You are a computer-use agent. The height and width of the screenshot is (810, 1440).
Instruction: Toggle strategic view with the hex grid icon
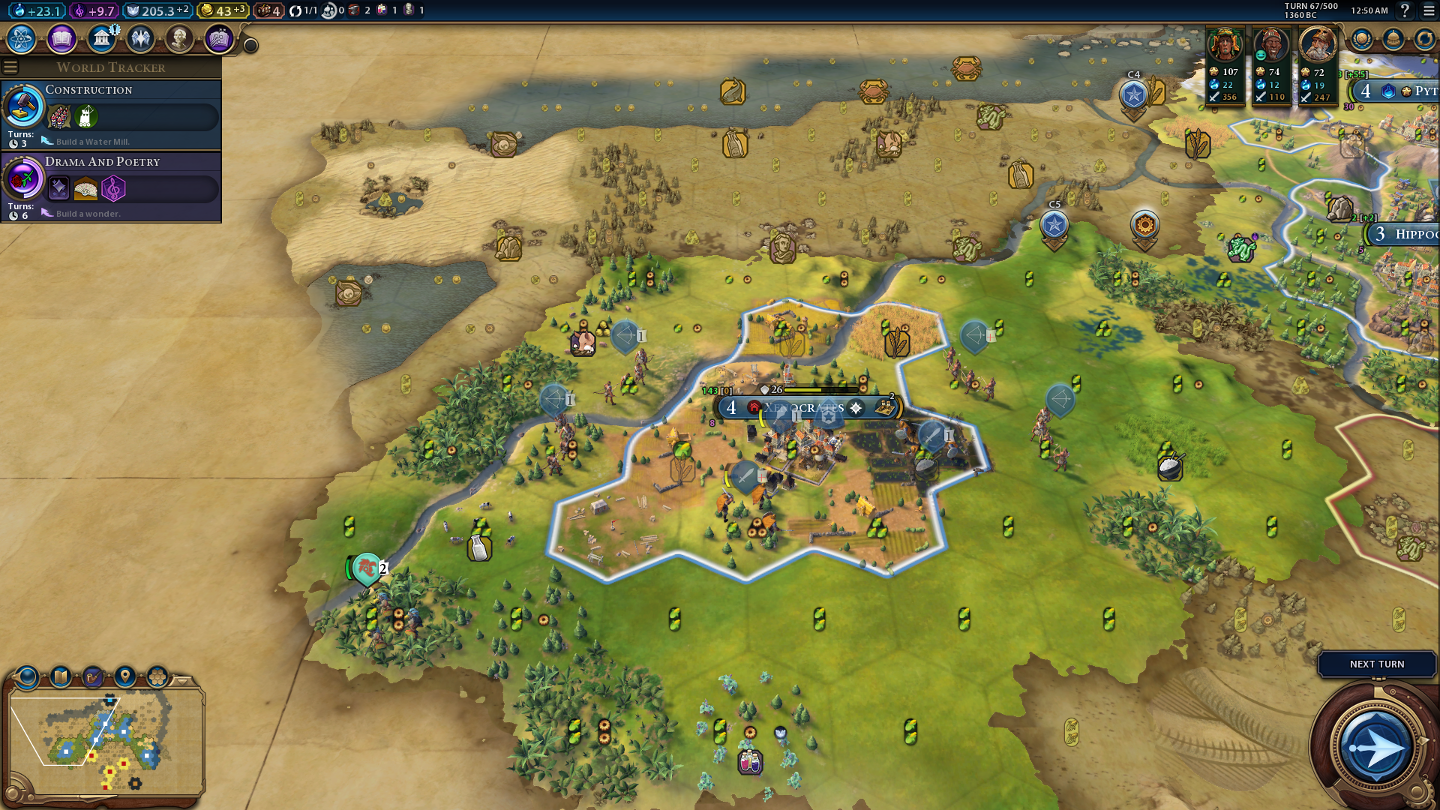click(x=156, y=675)
